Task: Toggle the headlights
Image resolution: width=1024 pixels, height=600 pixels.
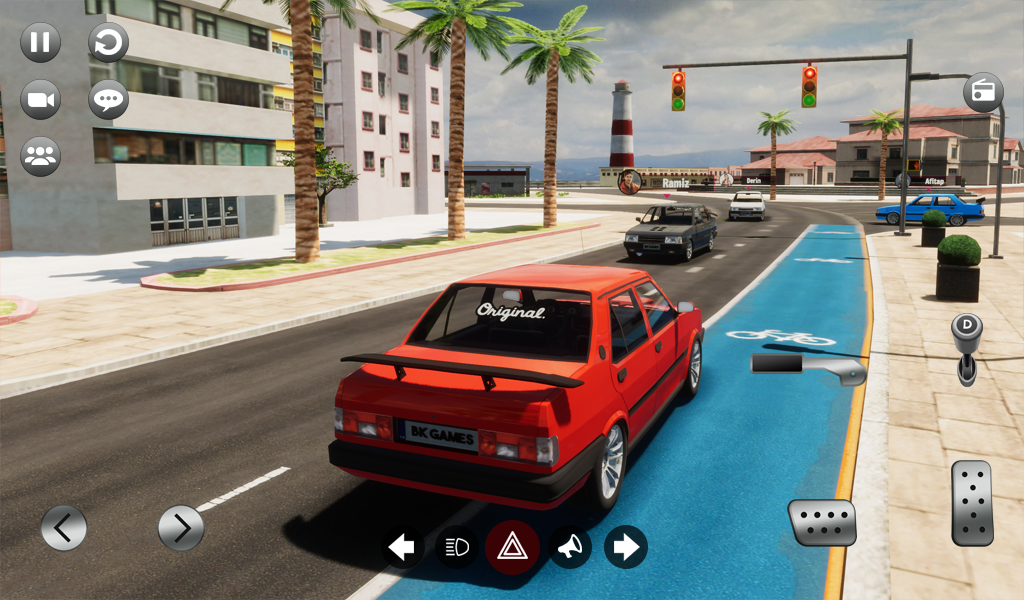Action: coord(456,547)
